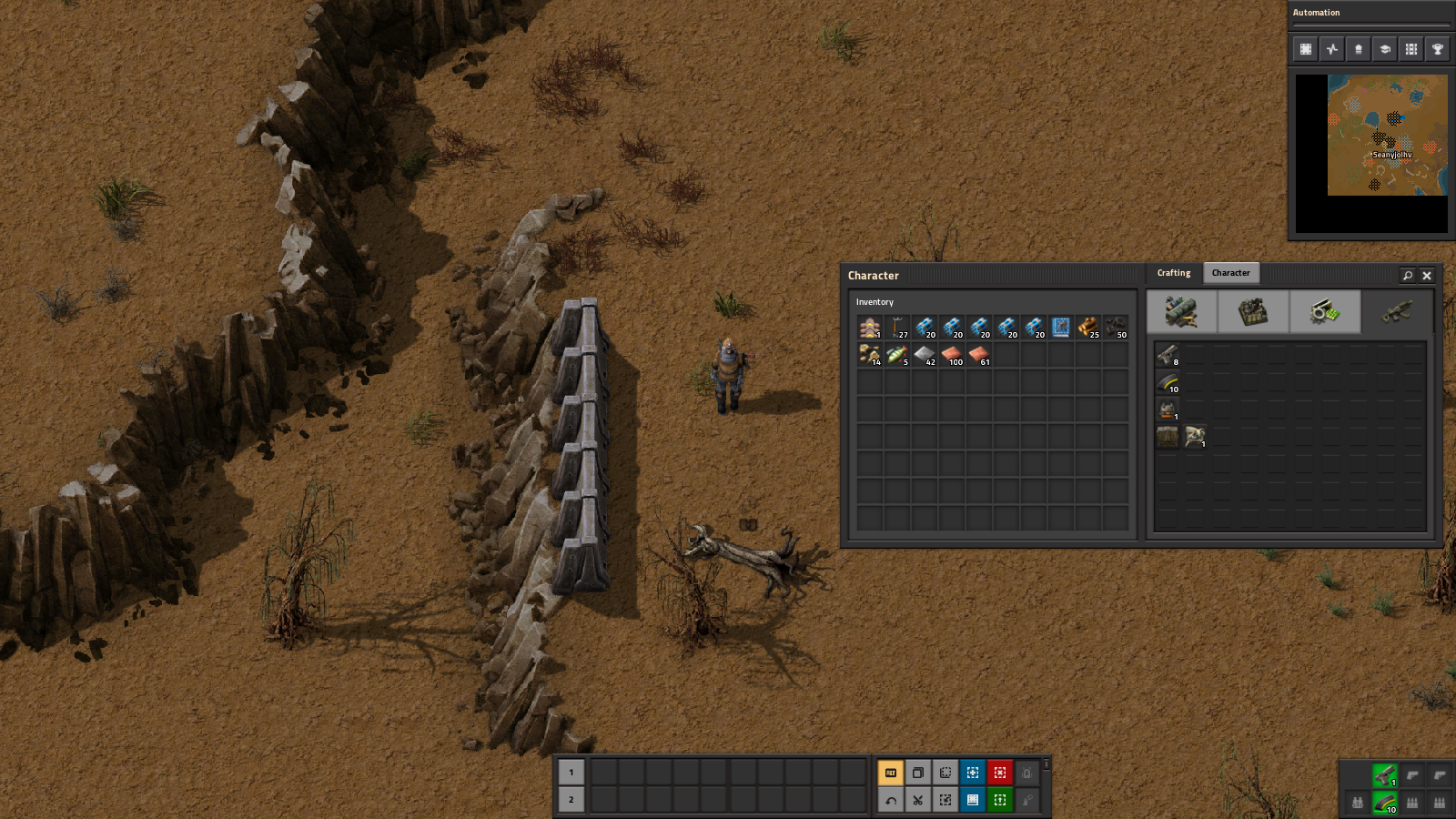Select the wood stack in inventory
Screen dimensions: 1456x819
[x=1088, y=328]
